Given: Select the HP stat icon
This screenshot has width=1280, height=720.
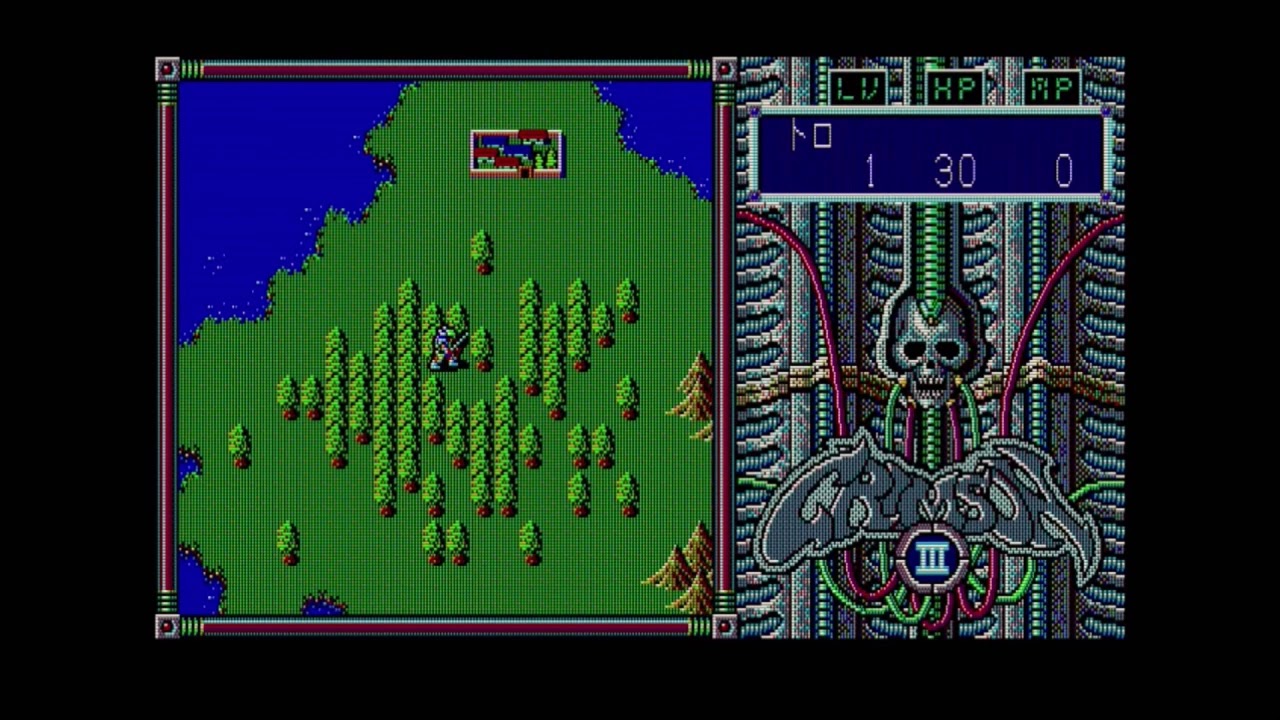Looking at the screenshot, I should click(x=955, y=86).
